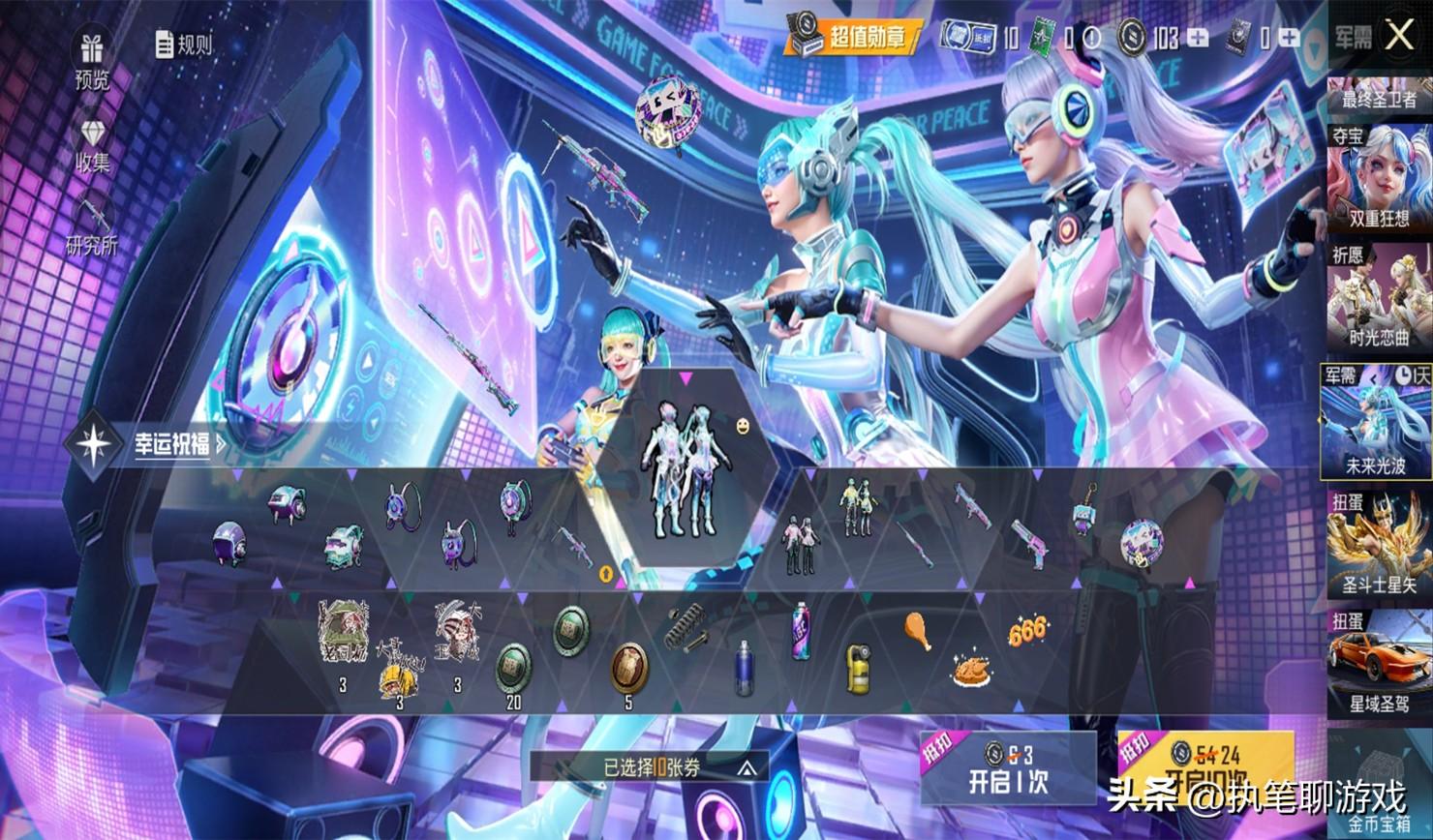1433x840 pixels.
Task: Select the 星域圣驾 car gacha event
Action: (x=1380, y=664)
